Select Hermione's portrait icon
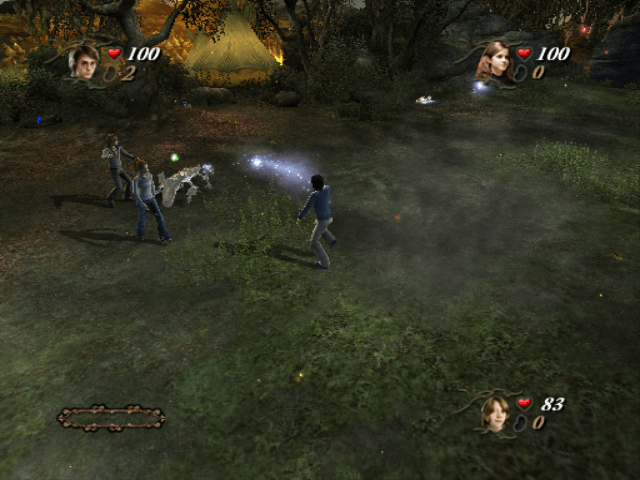 tap(494, 60)
